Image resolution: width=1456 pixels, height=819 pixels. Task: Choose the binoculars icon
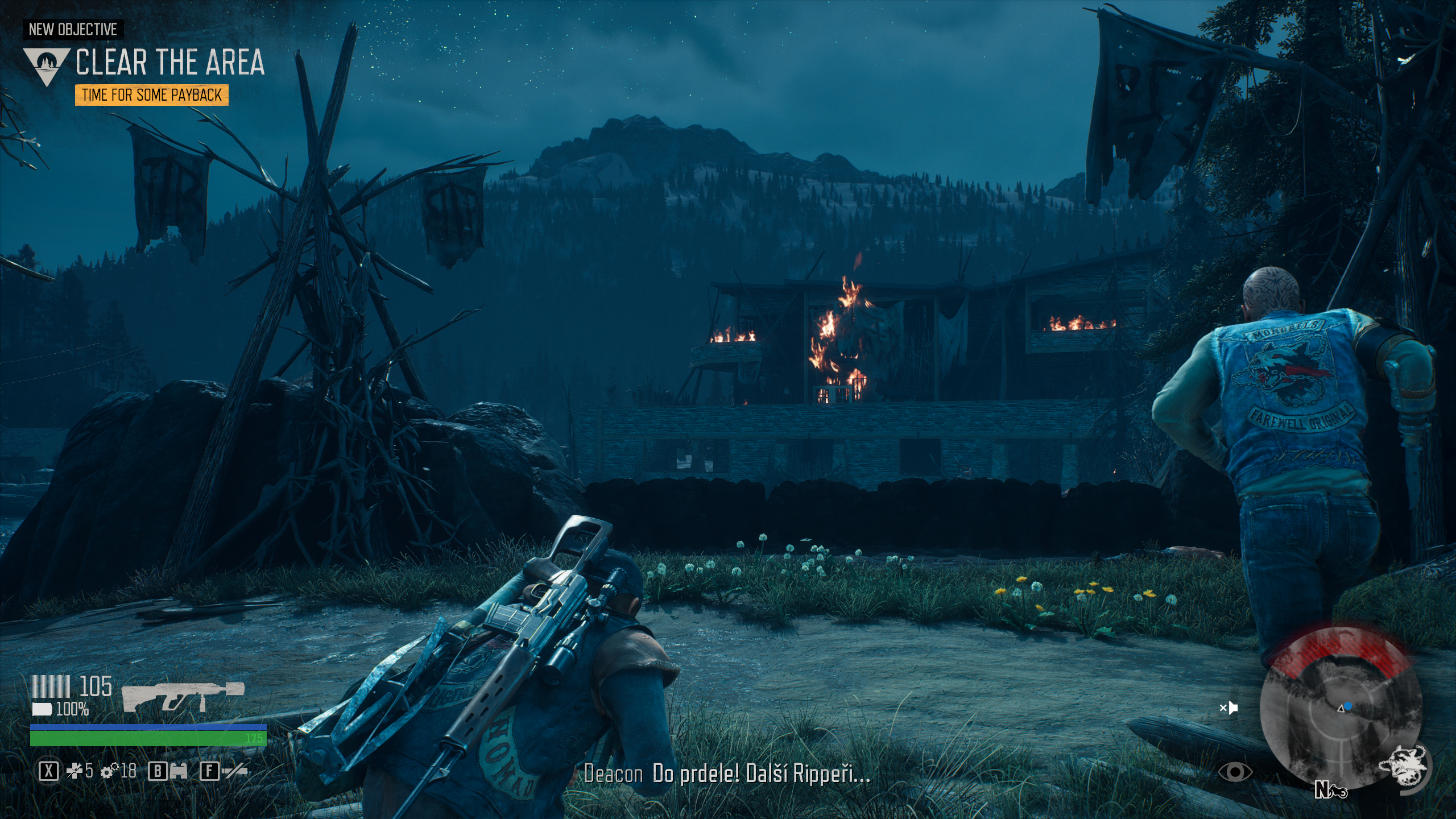pyautogui.click(x=179, y=771)
